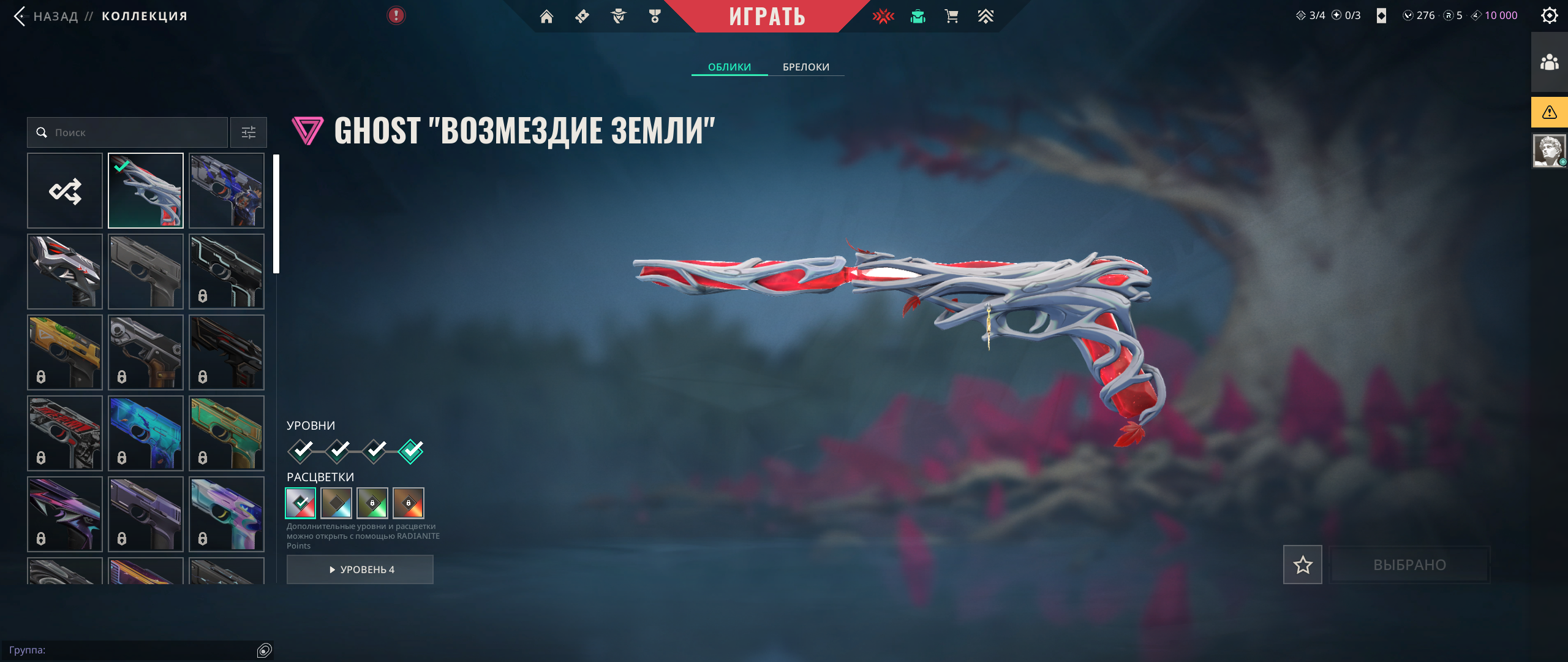Play the УРОВЕНЬ 4 preview video
Viewport: 1568px width, 662px height.
click(360, 569)
